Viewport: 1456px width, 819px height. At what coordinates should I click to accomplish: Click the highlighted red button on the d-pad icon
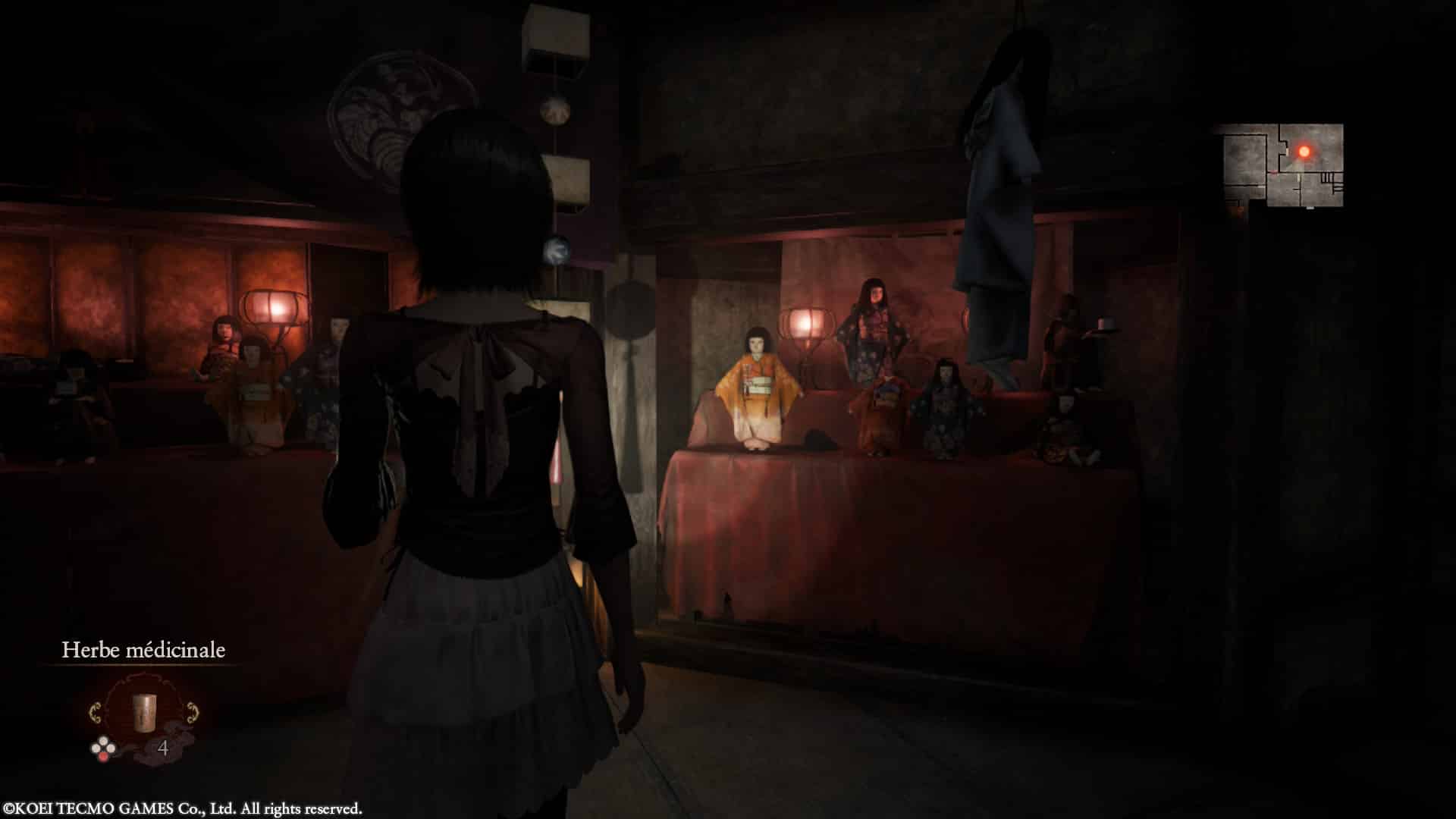click(x=103, y=757)
